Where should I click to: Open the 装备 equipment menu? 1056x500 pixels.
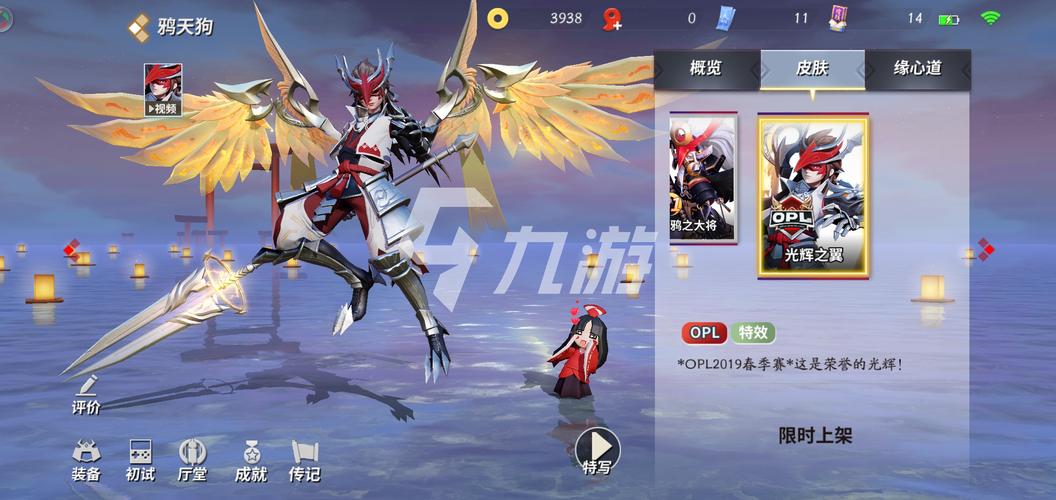(x=86, y=460)
